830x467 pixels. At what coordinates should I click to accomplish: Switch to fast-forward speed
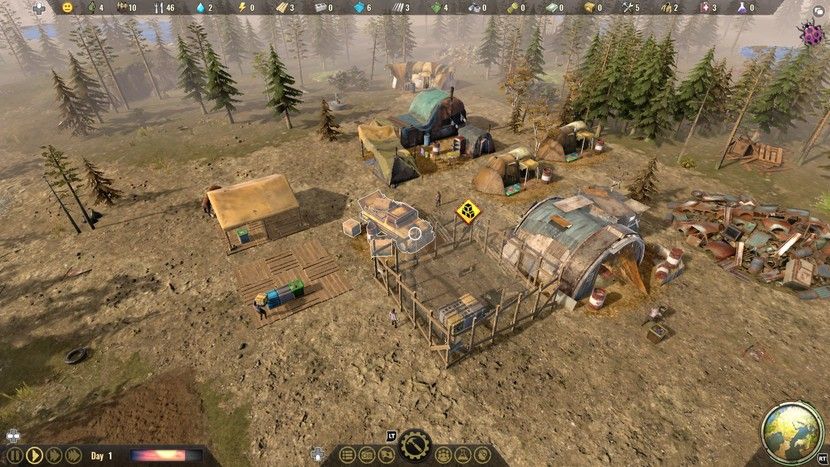pos(53,455)
